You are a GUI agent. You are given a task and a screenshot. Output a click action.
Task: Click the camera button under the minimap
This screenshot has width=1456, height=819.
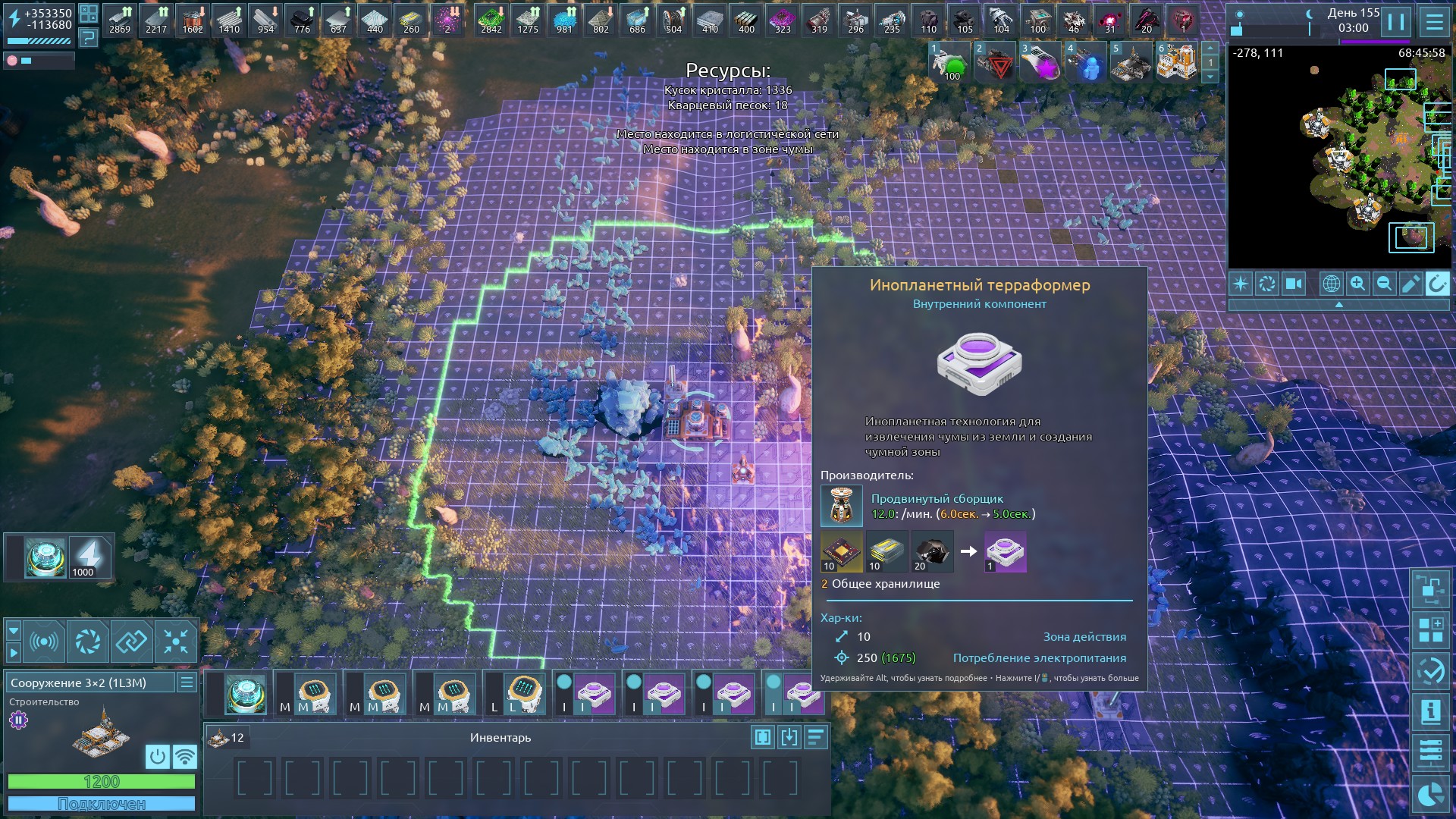point(1293,284)
